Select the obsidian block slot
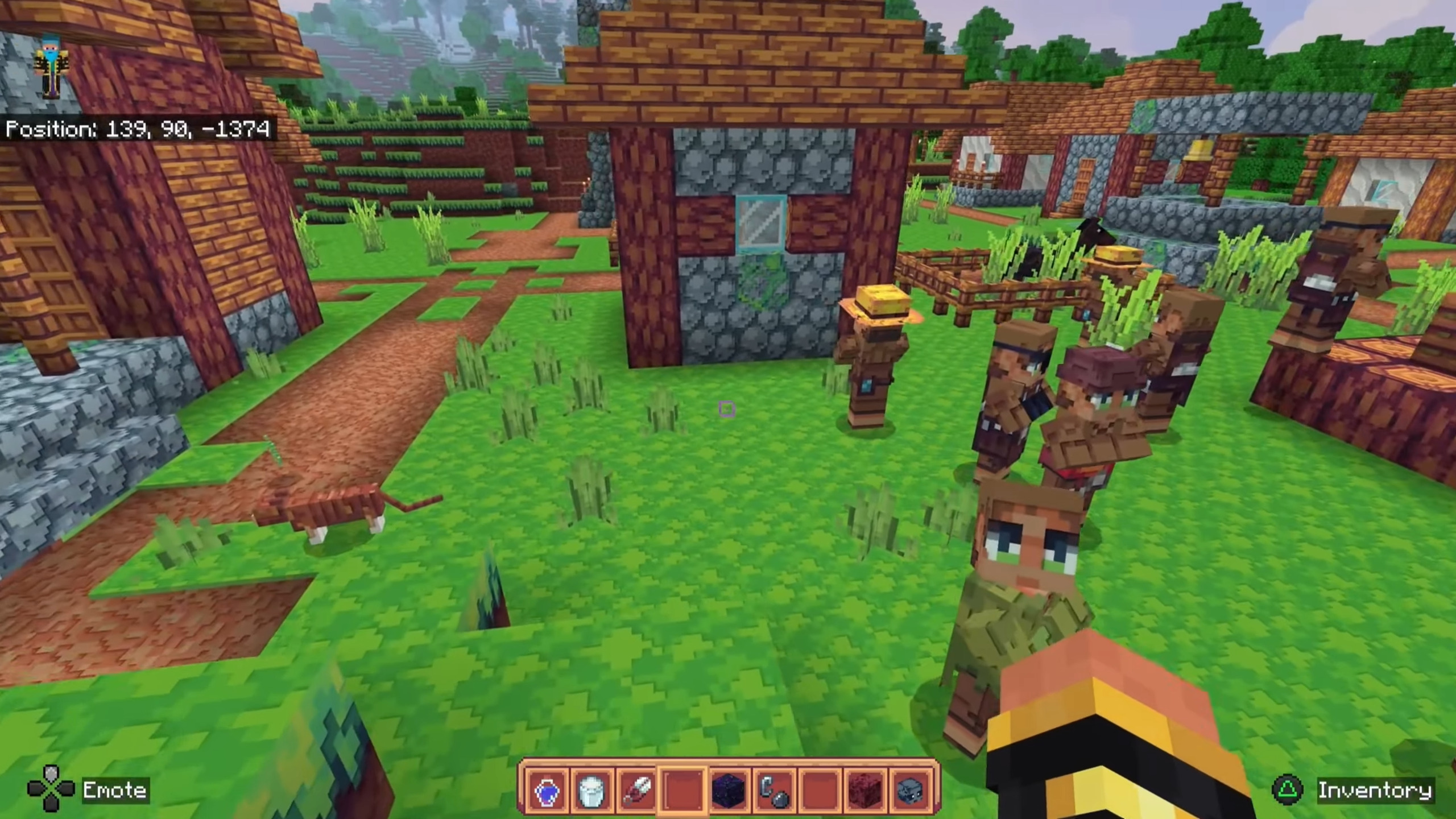Screen dimensions: 1456x819 pyautogui.click(x=729, y=790)
